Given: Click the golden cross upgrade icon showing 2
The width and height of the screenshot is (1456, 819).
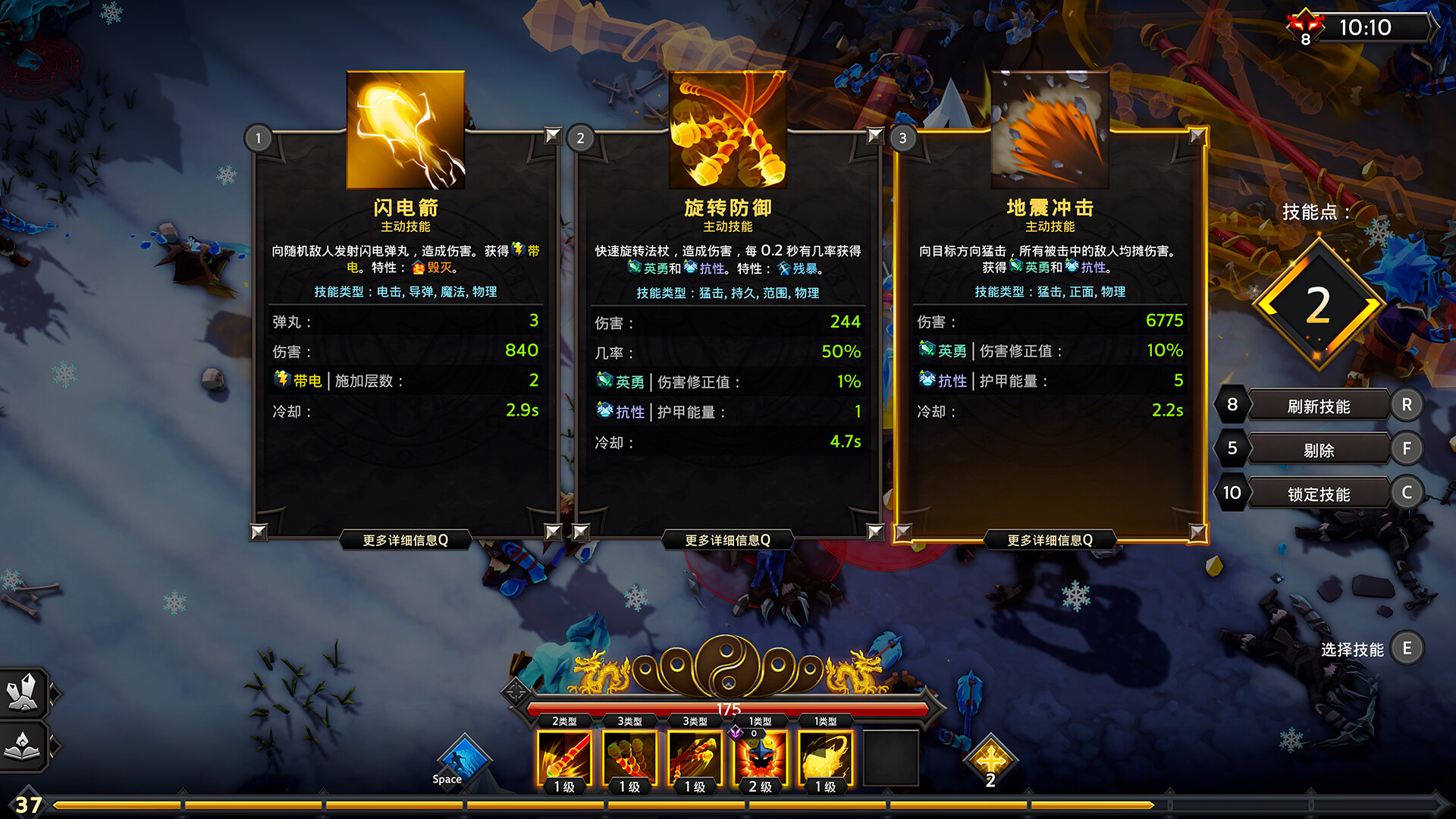Looking at the screenshot, I should pyautogui.click(x=990, y=758).
